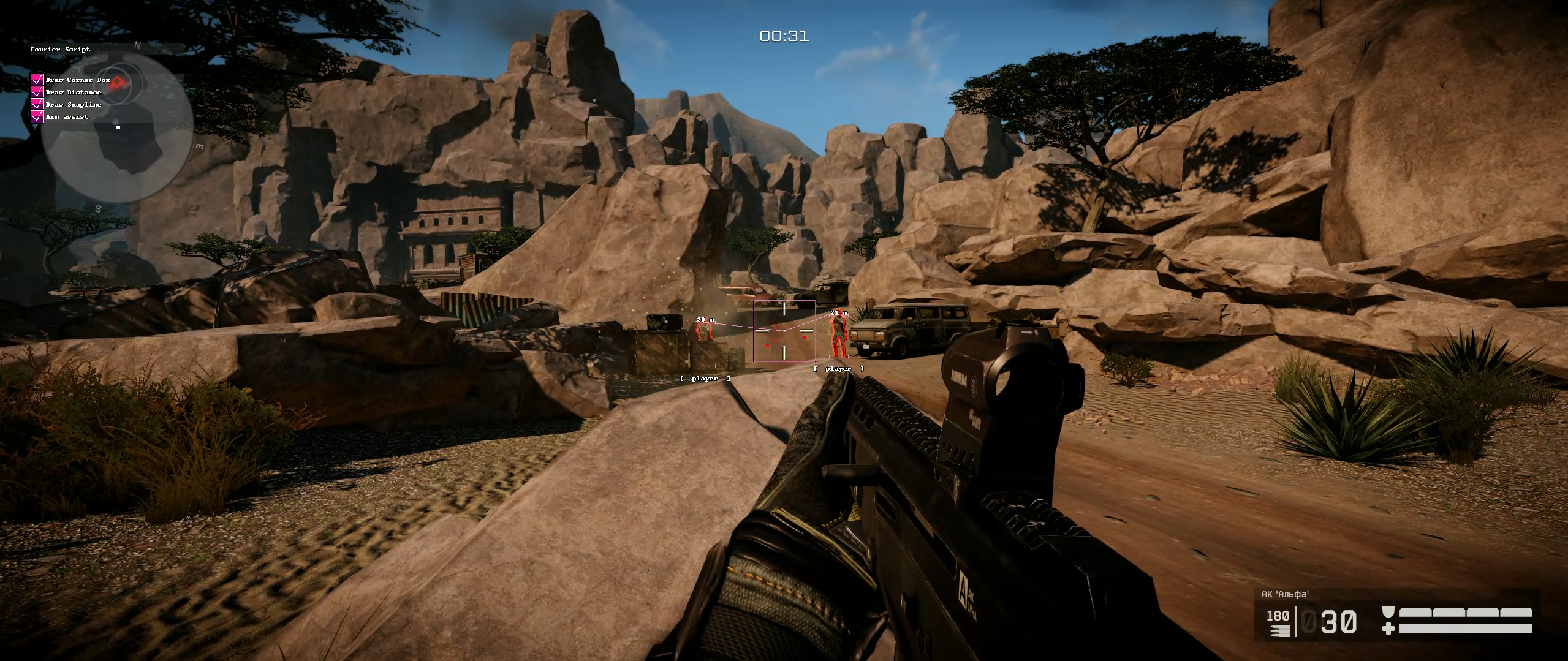Click the left '[ player ]' ESP tag
Image resolution: width=1568 pixels, height=661 pixels.
tap(705, 378)
